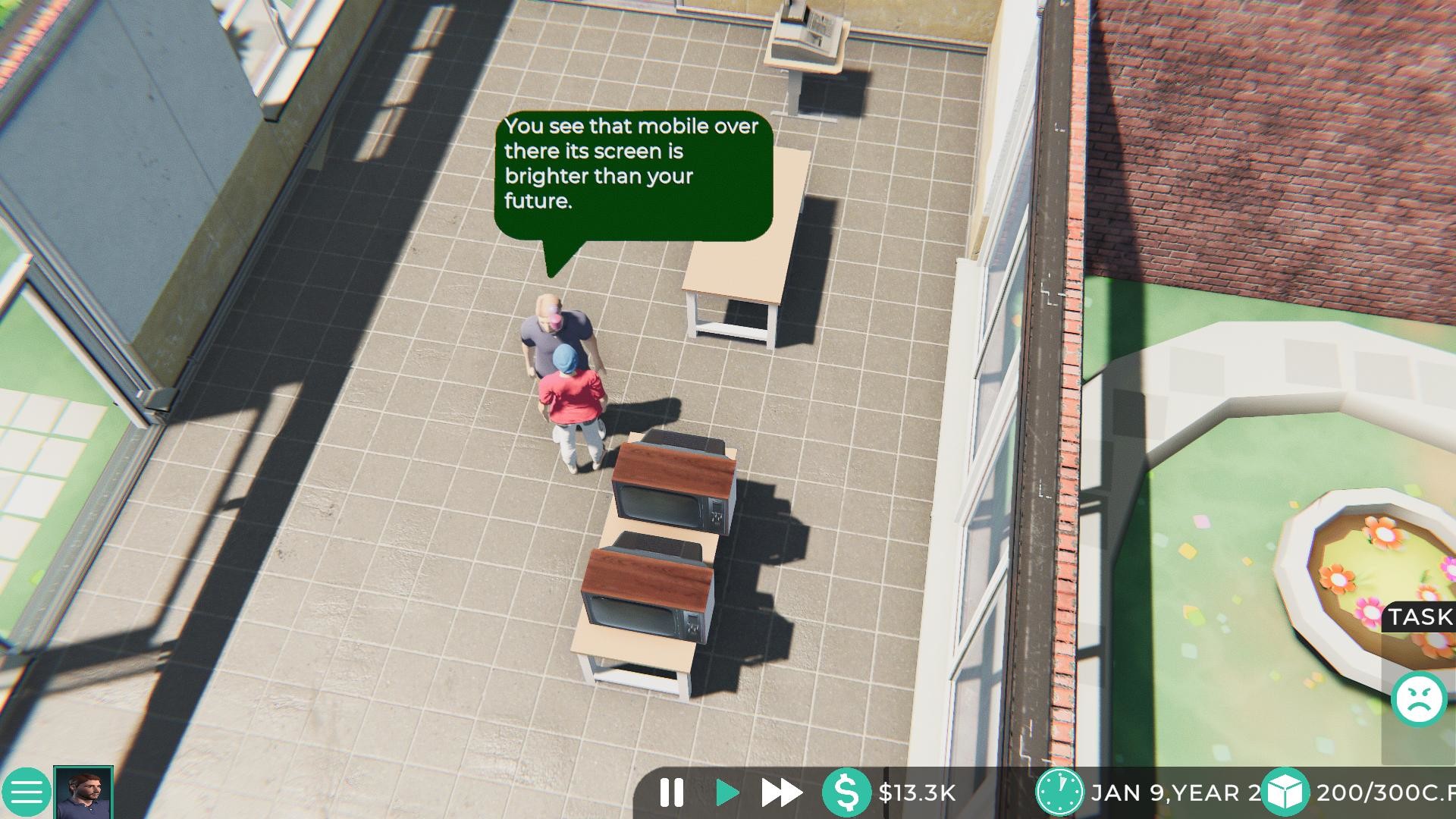The image size is (1456, 819).
Task: Click the dollar sign money icon
Action: pyautogui.click(x=849, y=792)
